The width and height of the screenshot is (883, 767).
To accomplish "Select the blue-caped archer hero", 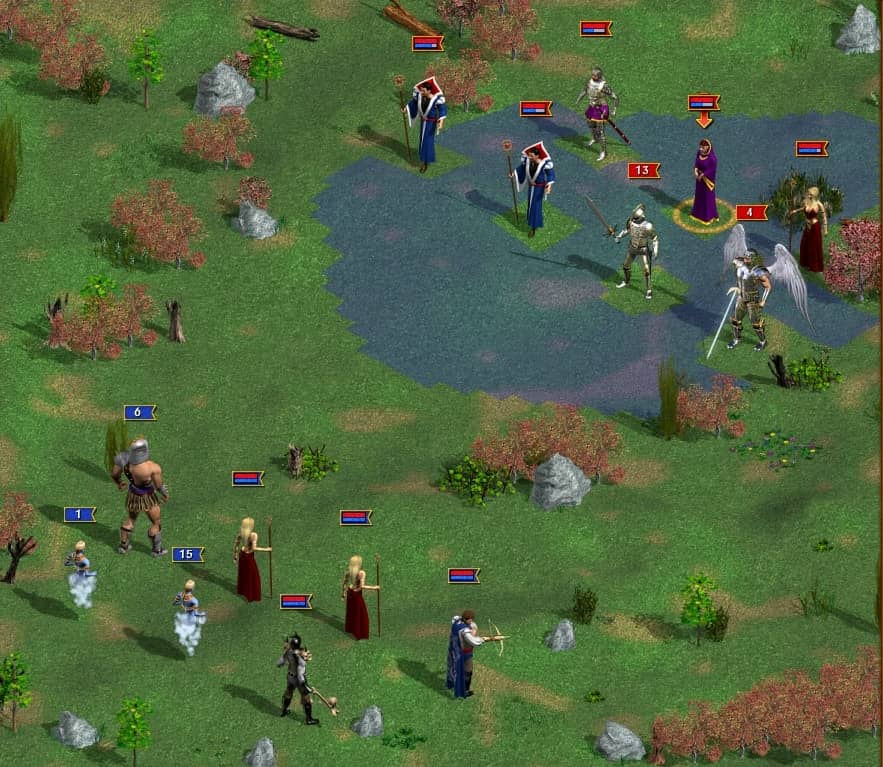I will pos(464,653).
